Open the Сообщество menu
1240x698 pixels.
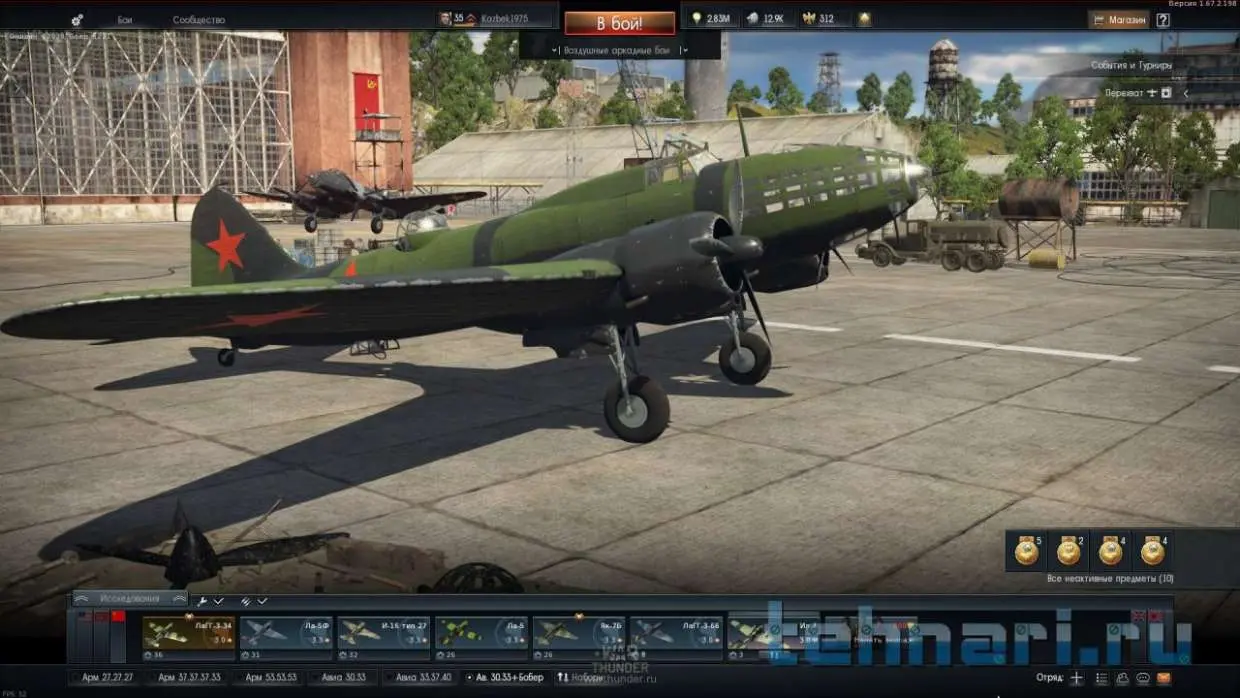tap(198, 20)
